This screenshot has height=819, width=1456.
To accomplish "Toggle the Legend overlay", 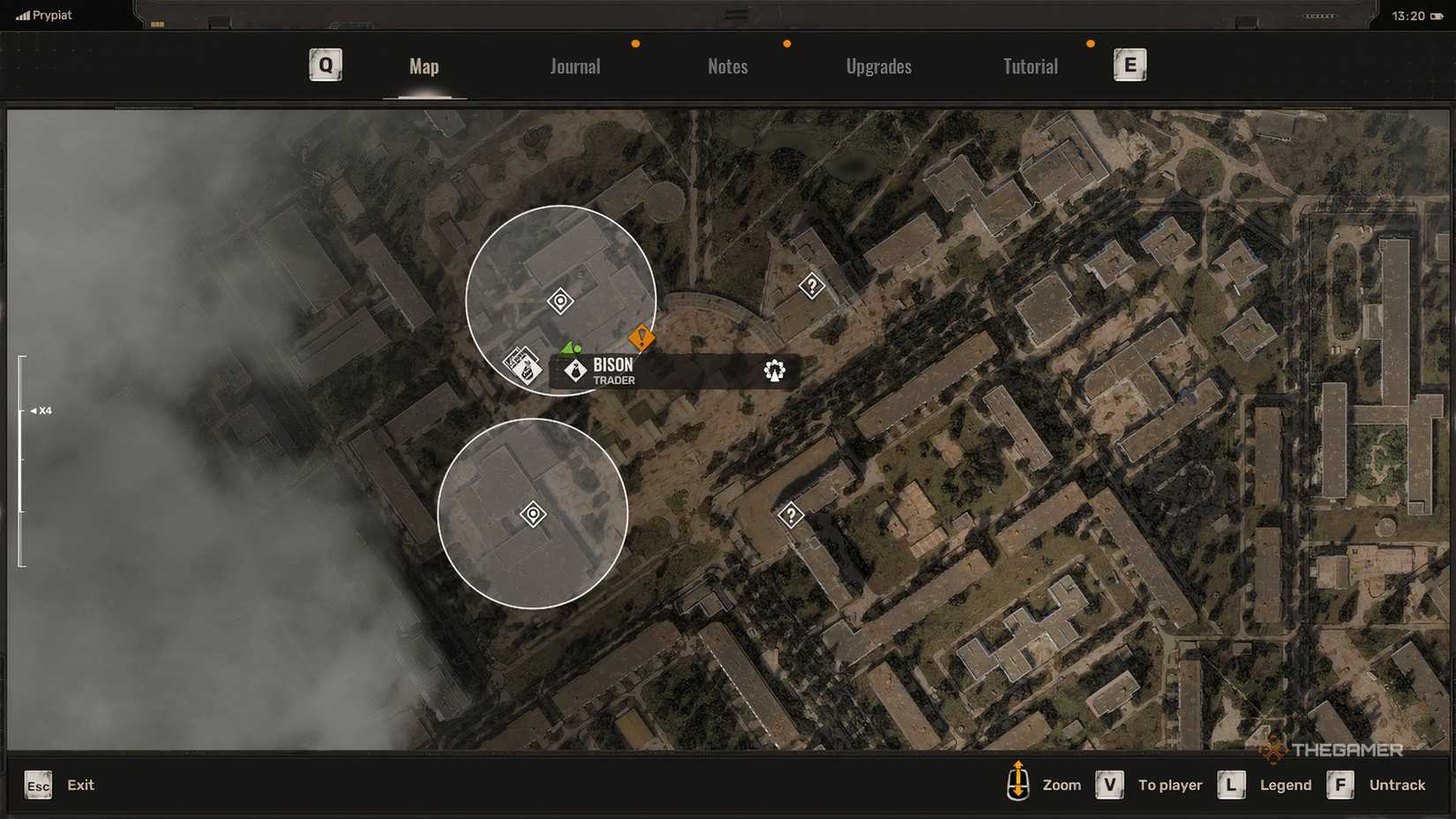I will tap(1285, 785).
